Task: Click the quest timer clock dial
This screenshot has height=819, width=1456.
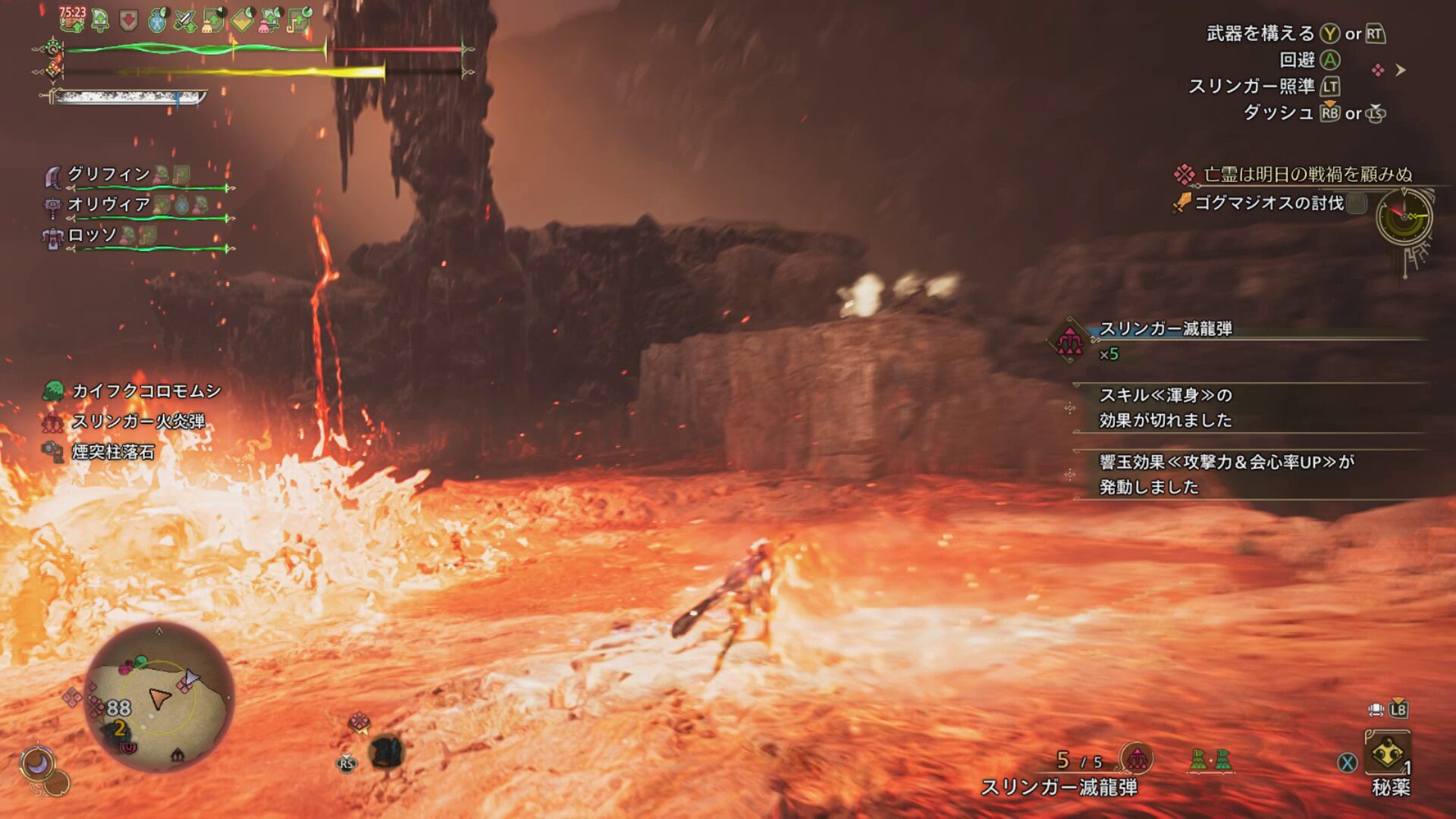Action: click(1404, 217)
